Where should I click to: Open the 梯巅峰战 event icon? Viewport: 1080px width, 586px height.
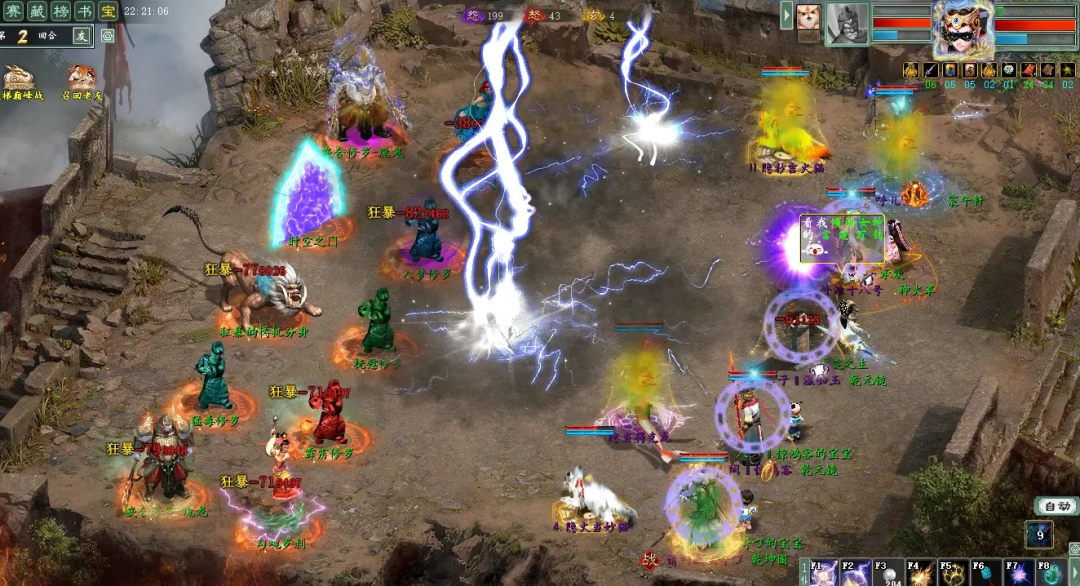[17, 78]
